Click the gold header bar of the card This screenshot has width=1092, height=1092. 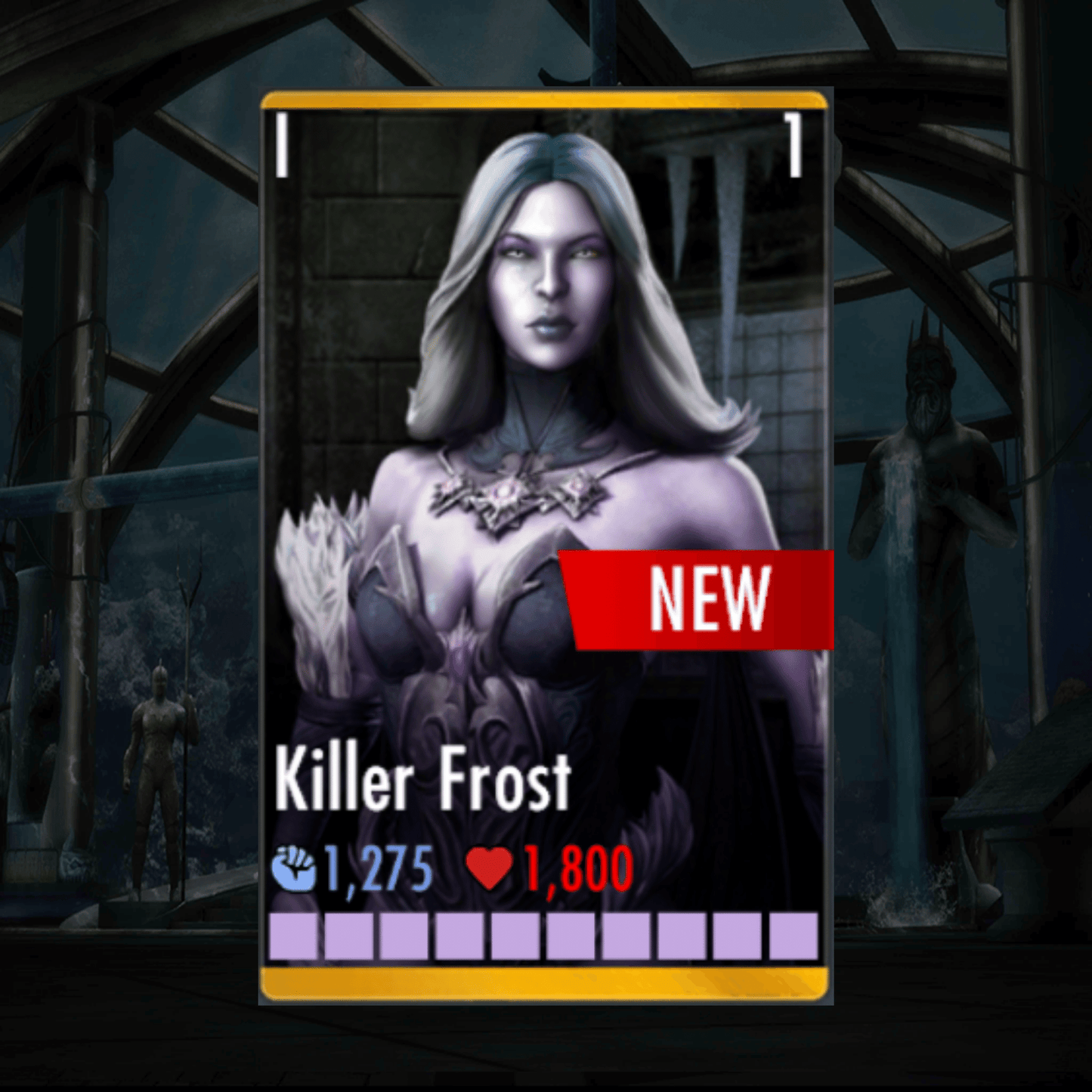544,100
